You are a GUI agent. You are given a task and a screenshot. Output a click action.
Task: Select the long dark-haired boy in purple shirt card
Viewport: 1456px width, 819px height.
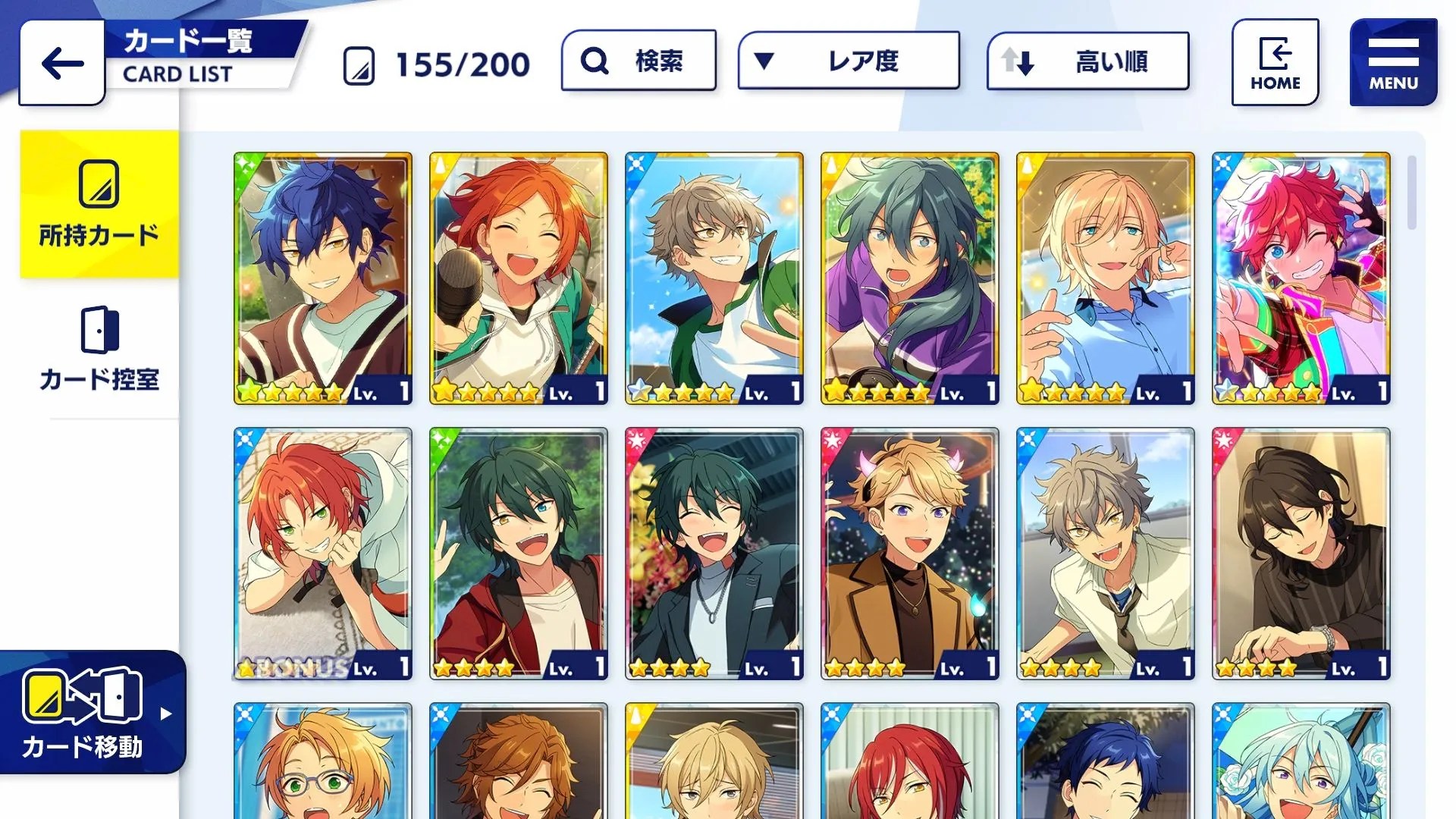click(x=910, y=278)
